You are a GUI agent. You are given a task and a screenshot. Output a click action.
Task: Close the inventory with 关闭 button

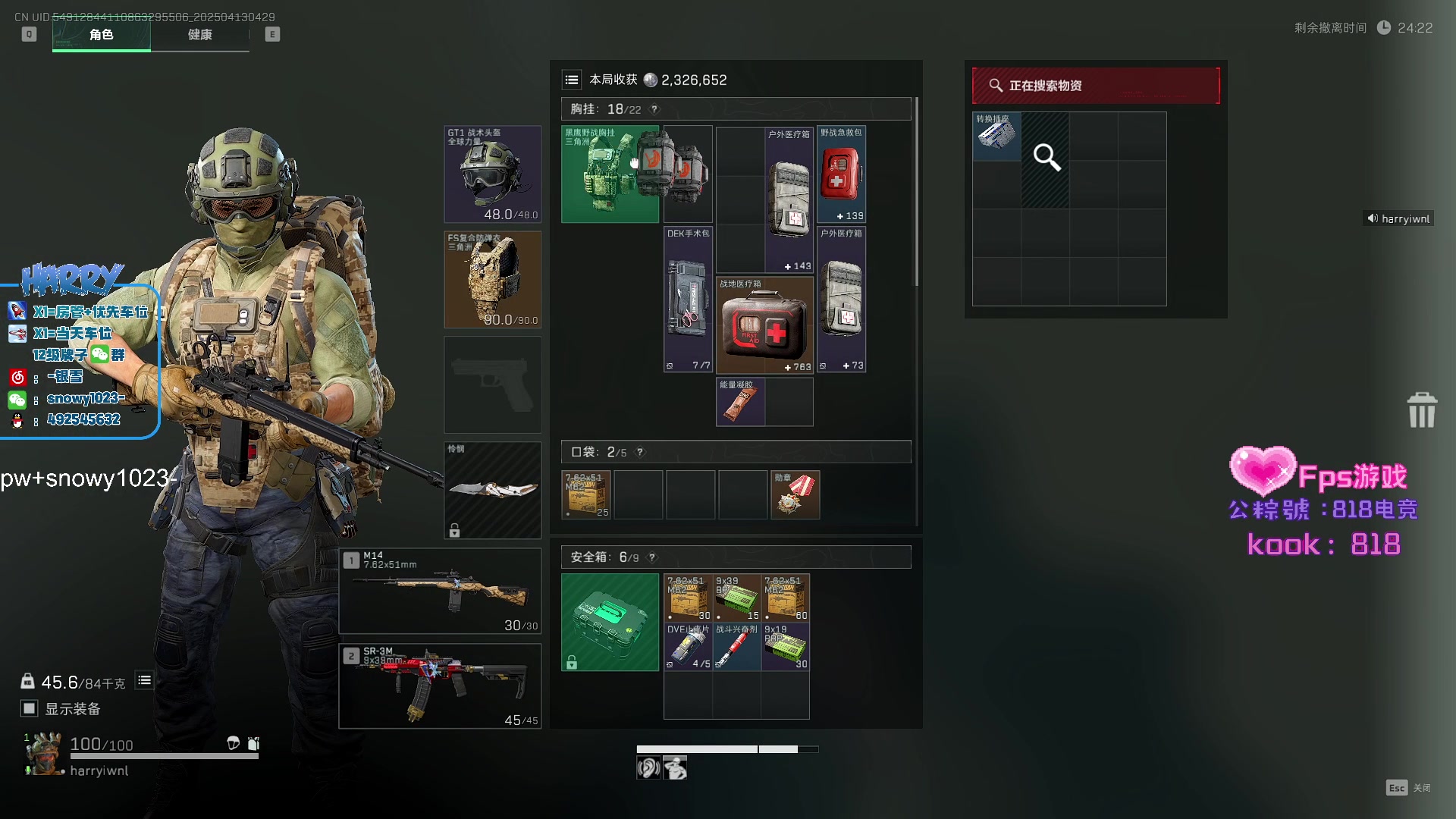(1408, 788)
